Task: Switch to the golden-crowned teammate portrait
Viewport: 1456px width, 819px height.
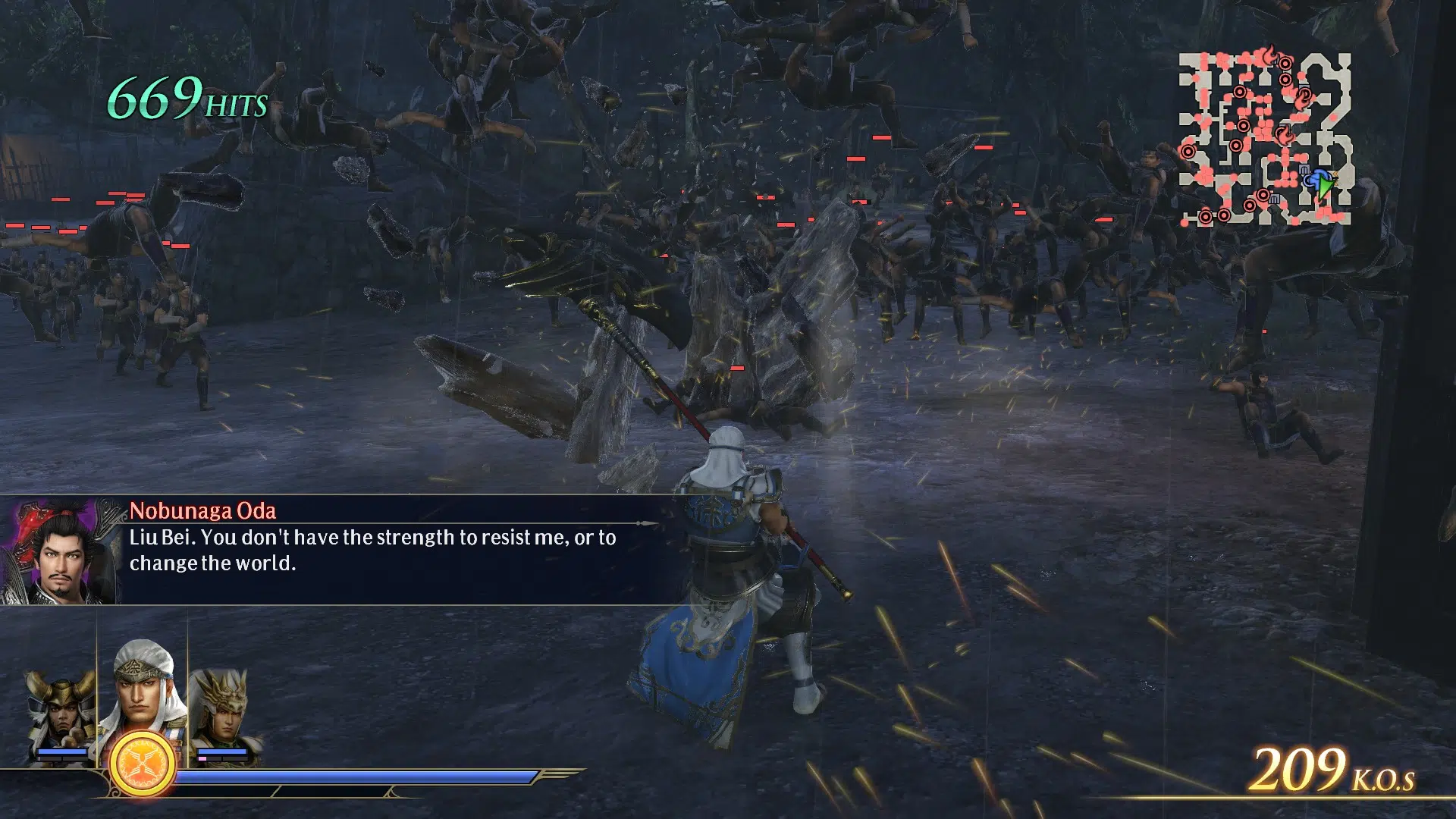Action: (x=221, y=713)
